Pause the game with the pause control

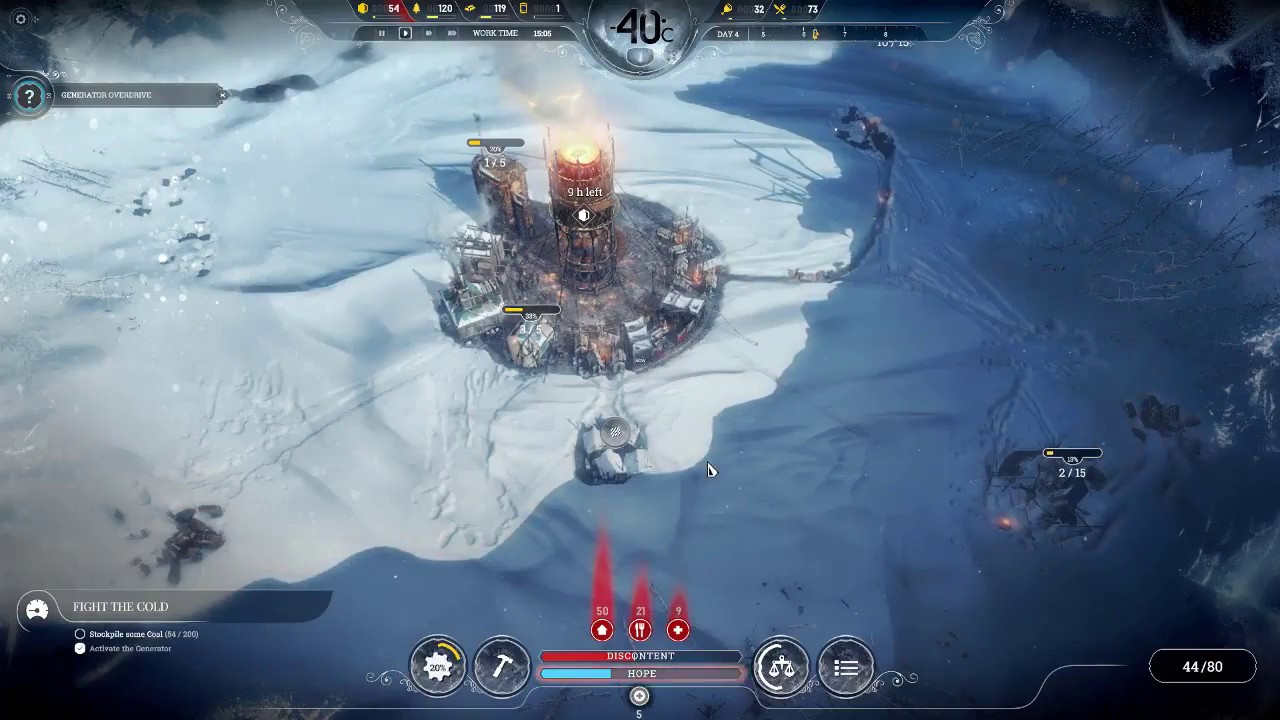pos(381,33)
